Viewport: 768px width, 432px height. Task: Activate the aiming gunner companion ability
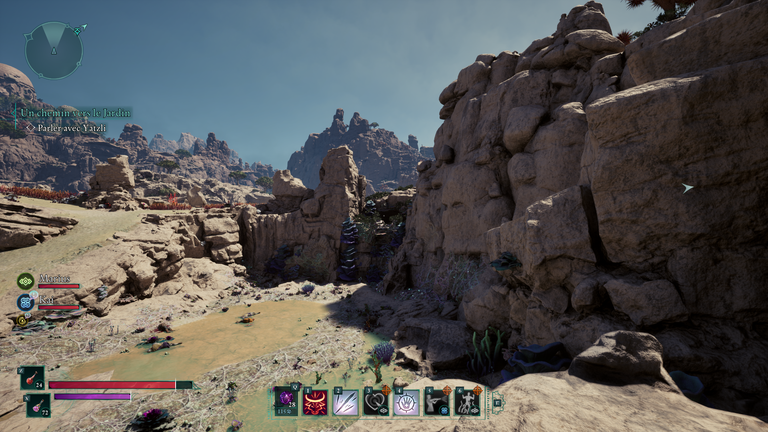coord(437,402)
